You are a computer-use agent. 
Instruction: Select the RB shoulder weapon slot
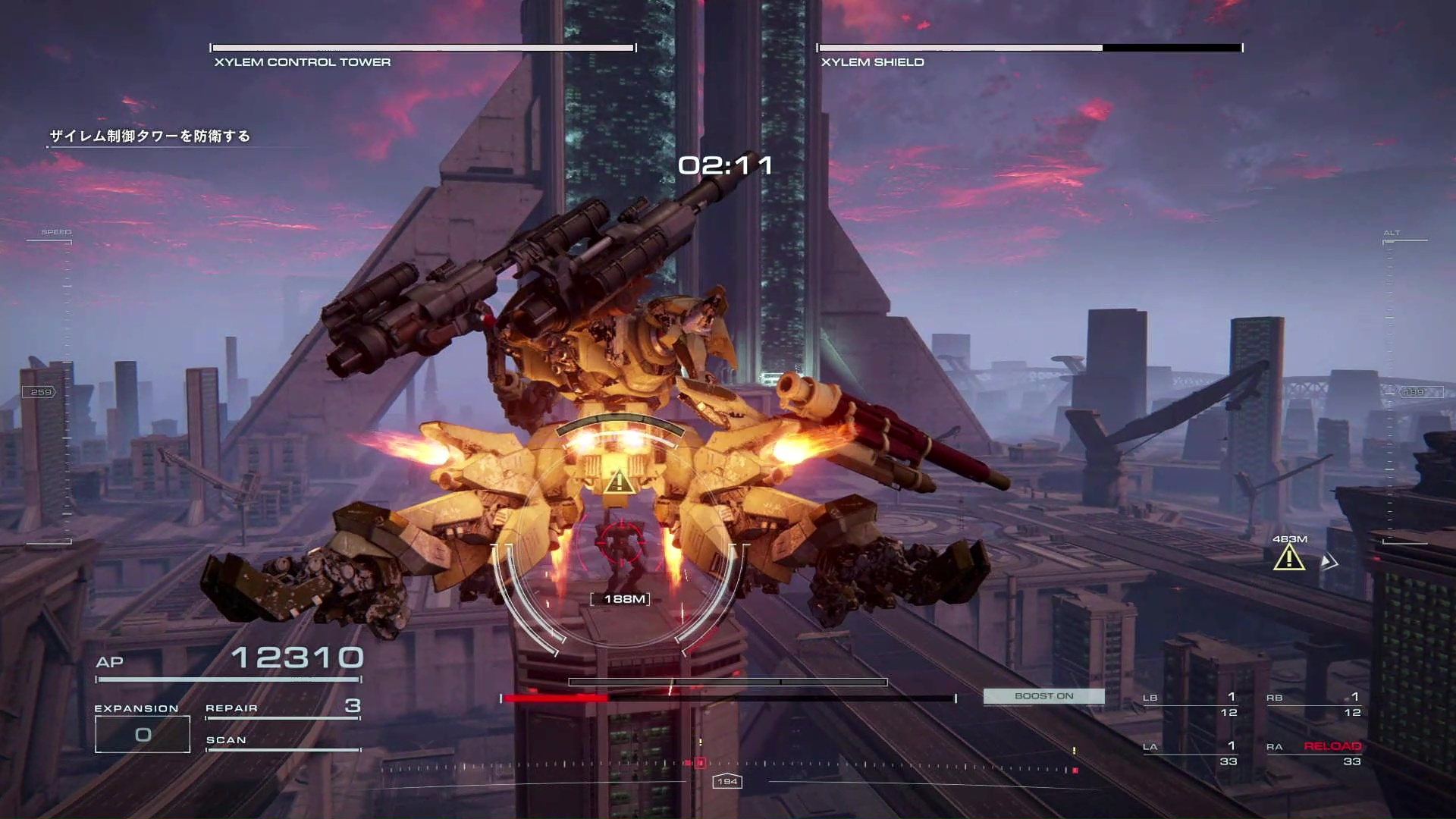click(1313, 704)
